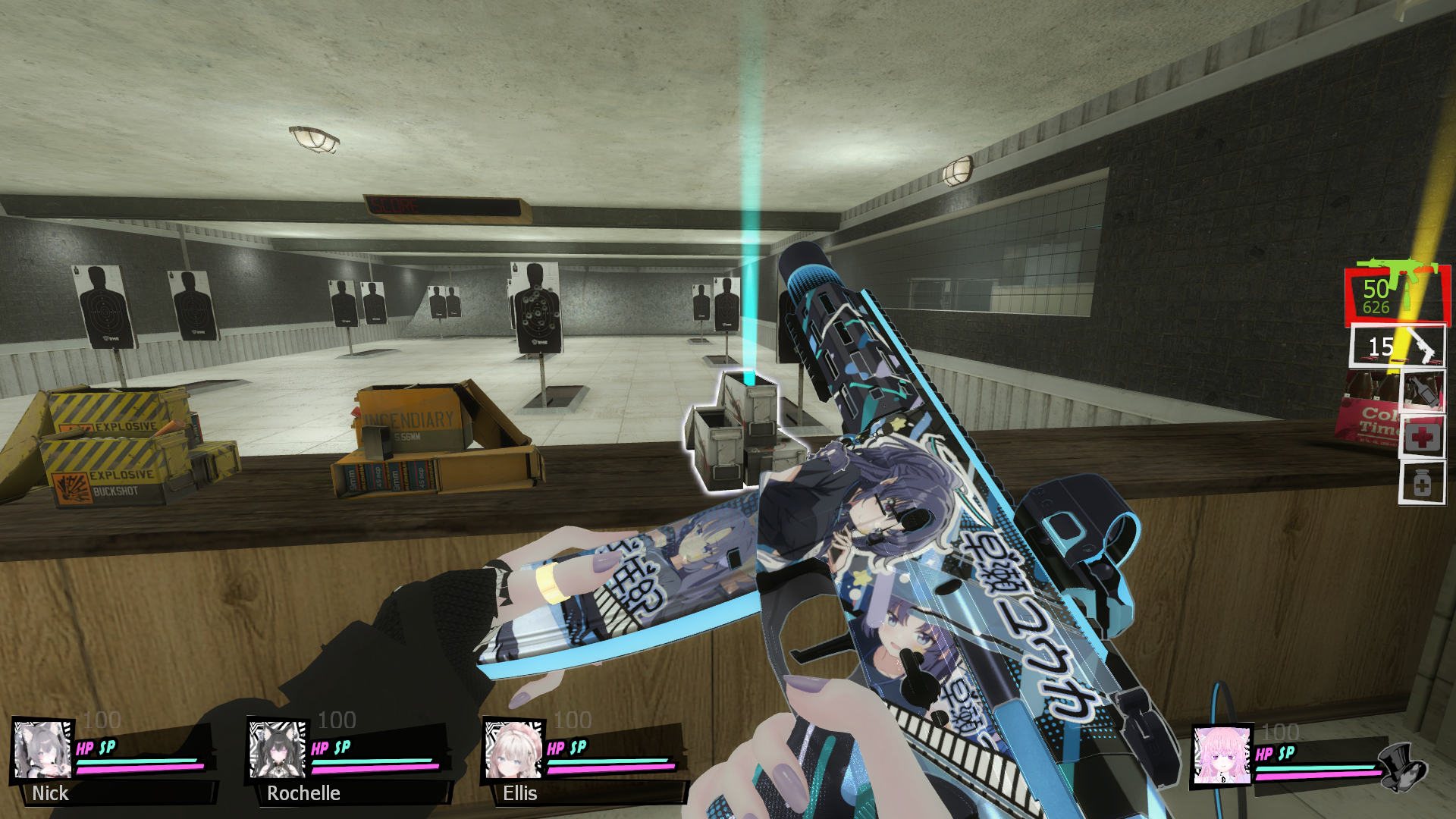The height and width of the screenshot is (819, 1456).
Task: Switch to the silenced pistol slot
Action: coord(1398,347)
